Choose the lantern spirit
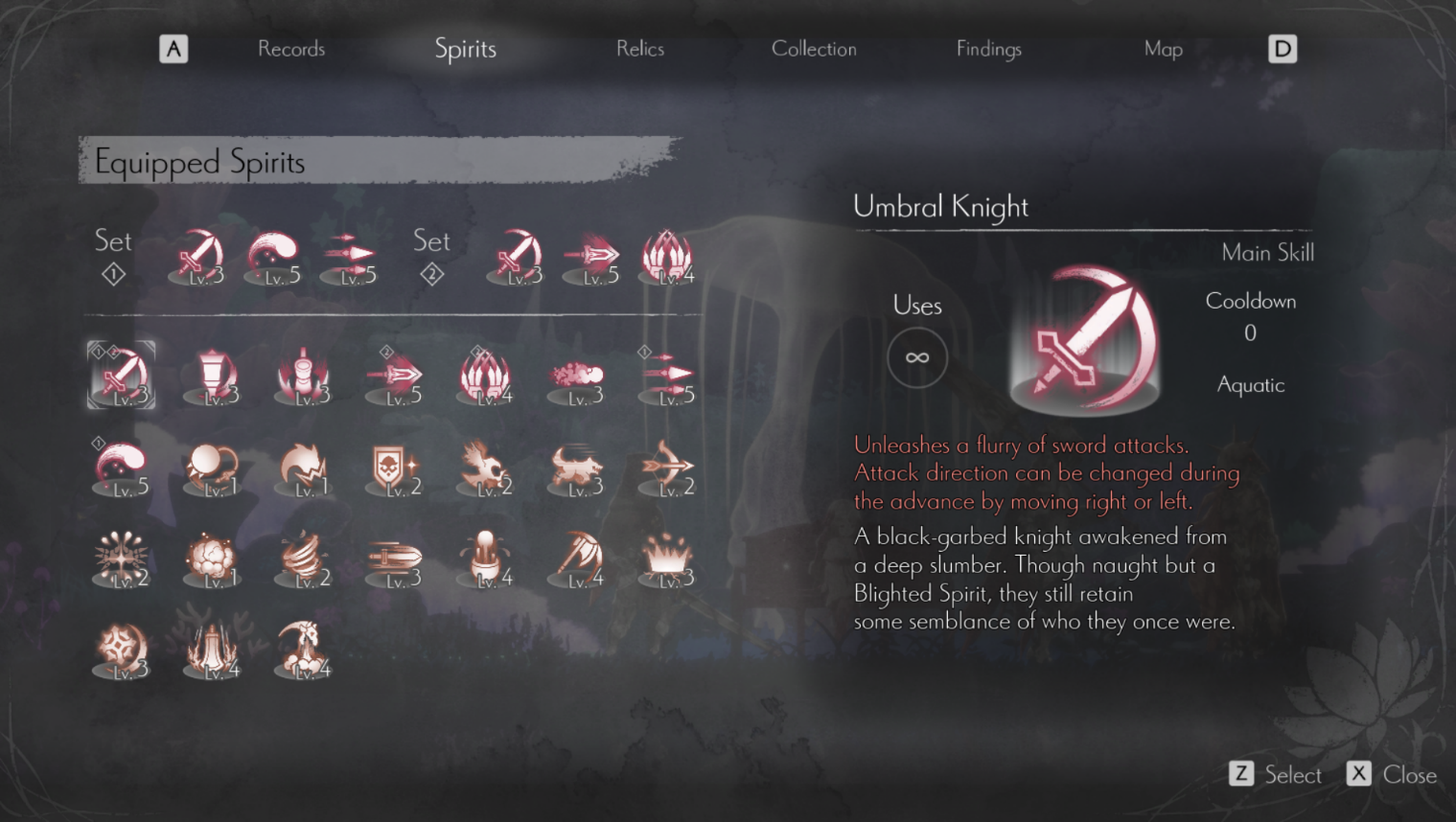Viewport: 1456px width, 822px height. click(x=212, y=375)
